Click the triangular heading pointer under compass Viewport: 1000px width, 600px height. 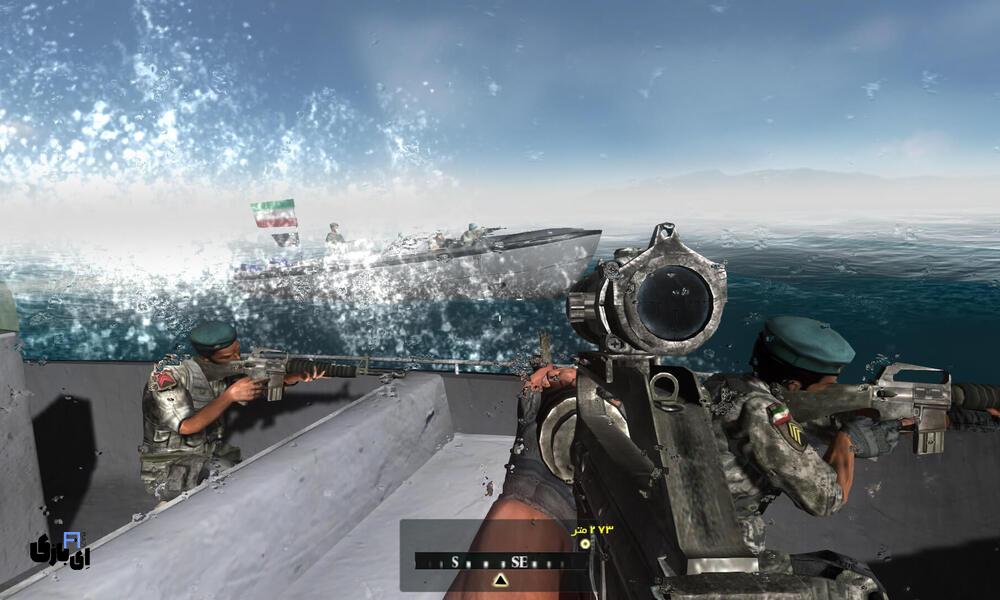click(x=501, y=579)
